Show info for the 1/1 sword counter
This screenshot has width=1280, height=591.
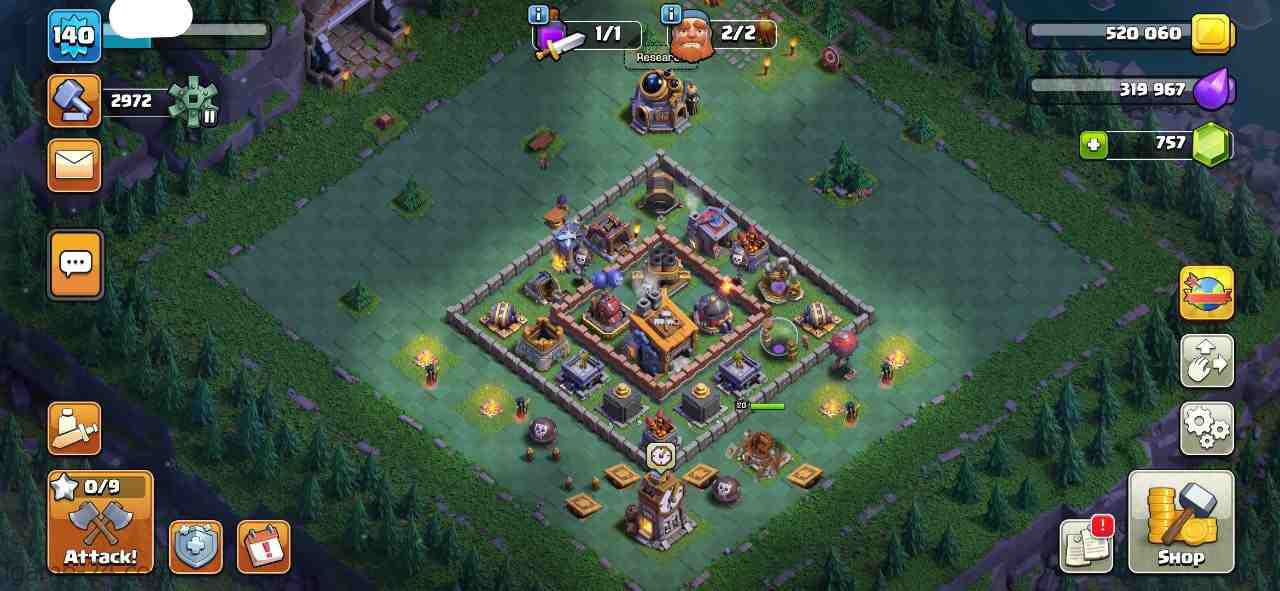tap(538, 14)
